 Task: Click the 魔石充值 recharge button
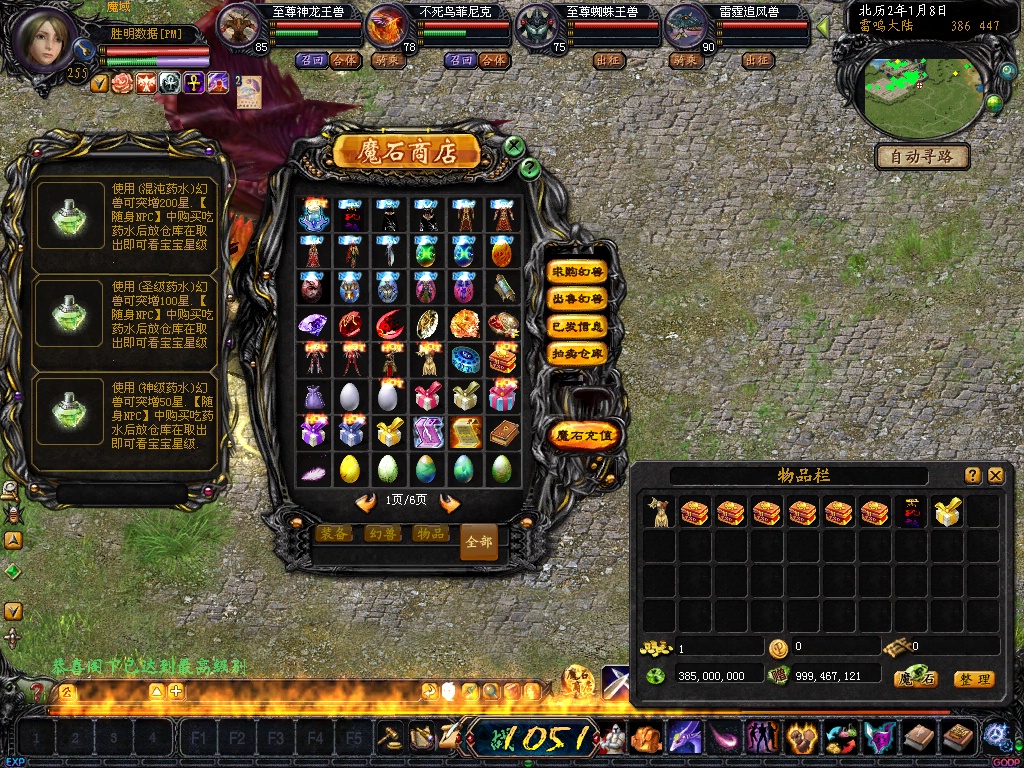[585, 435]
